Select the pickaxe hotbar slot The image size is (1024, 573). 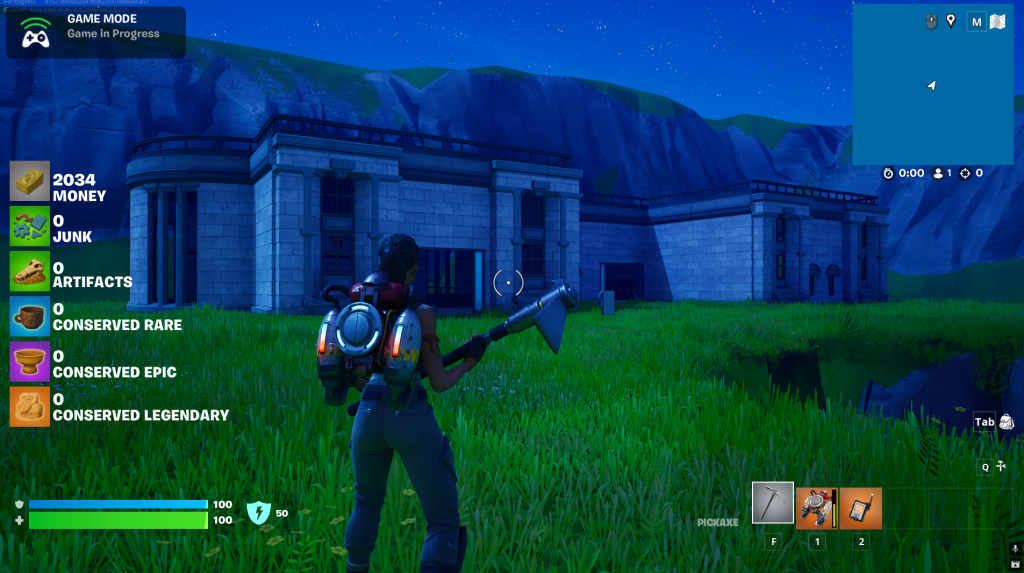773,504
